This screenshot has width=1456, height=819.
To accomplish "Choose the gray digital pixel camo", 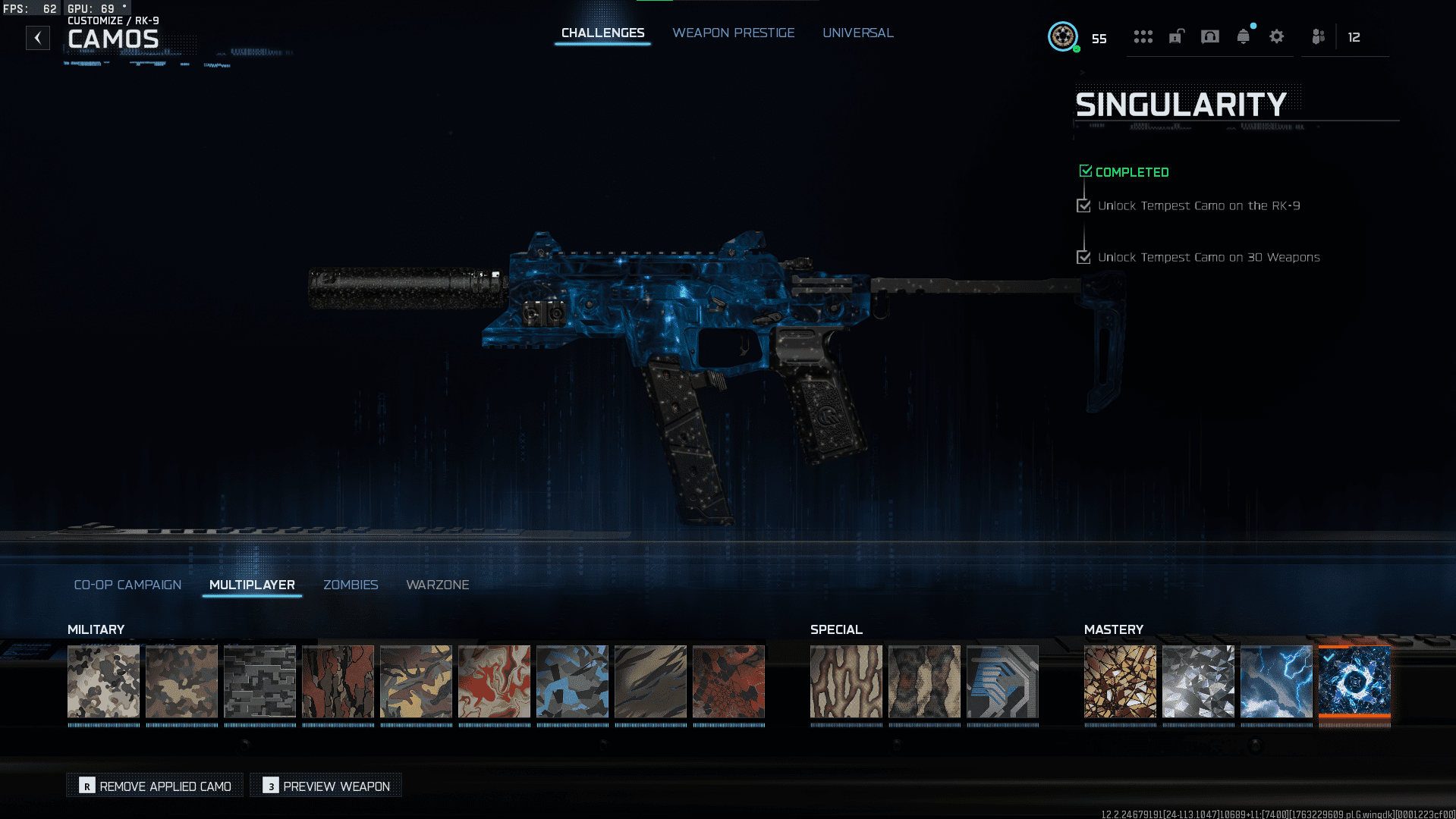I will coord(259,681).
